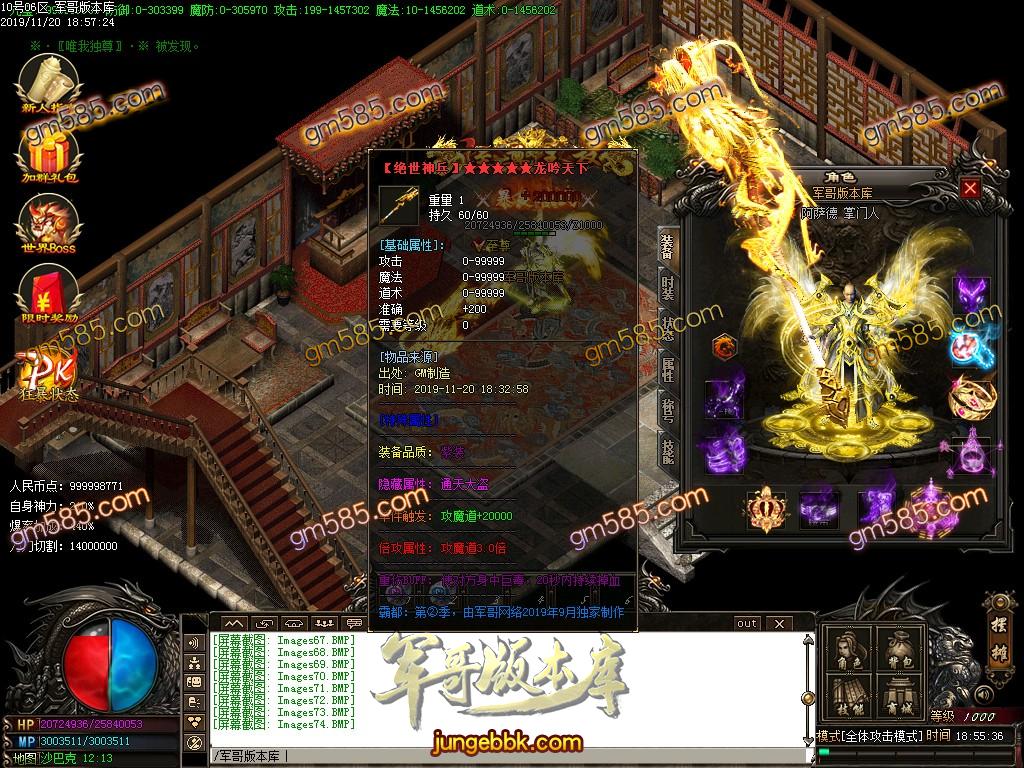Image resolution: width=1024 pixels, height=768 pixels.
Task: Close the character panel with the red X
Action: [x=969, y=188]
